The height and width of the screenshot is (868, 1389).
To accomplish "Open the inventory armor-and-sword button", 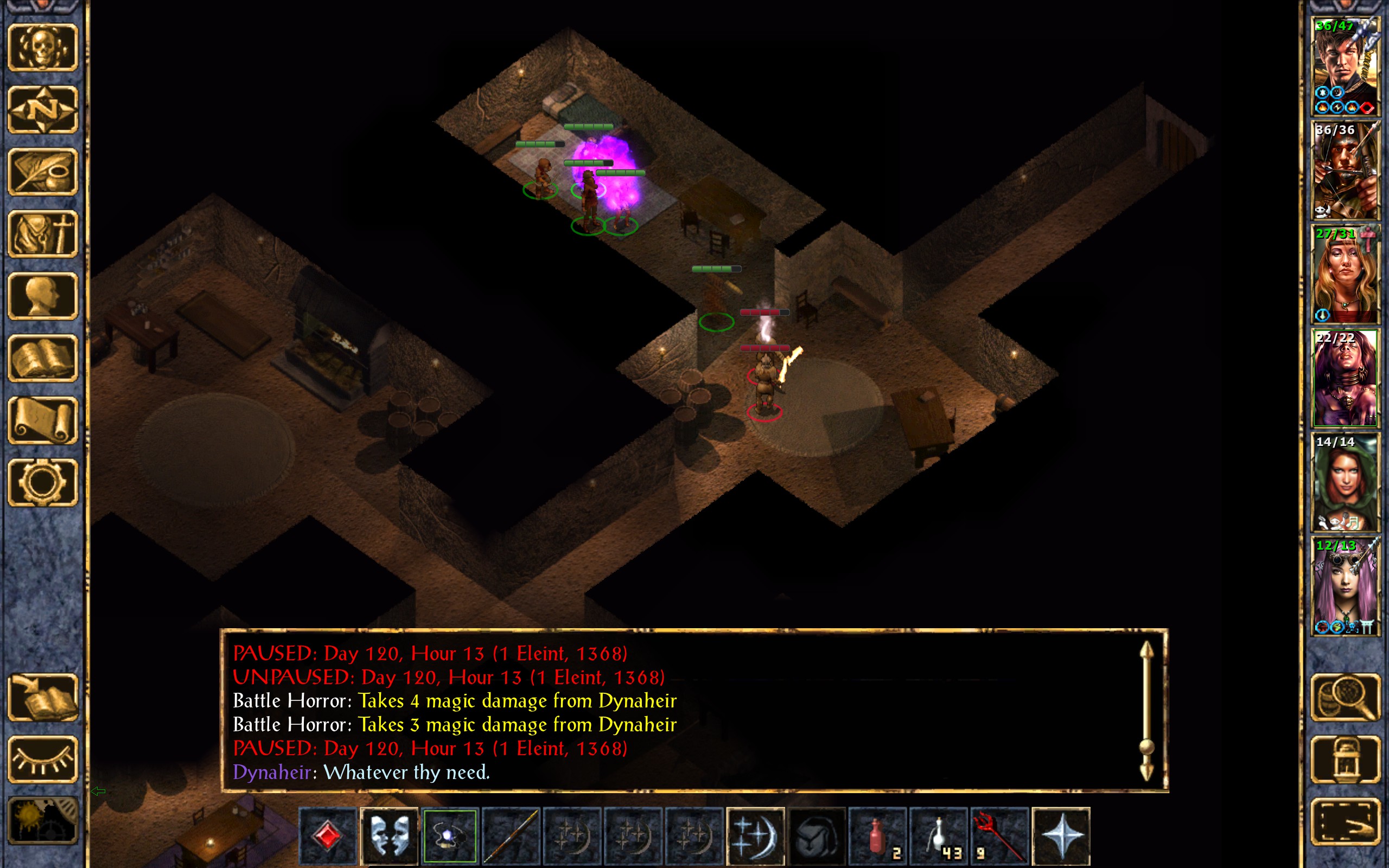I will pos(42,234).
